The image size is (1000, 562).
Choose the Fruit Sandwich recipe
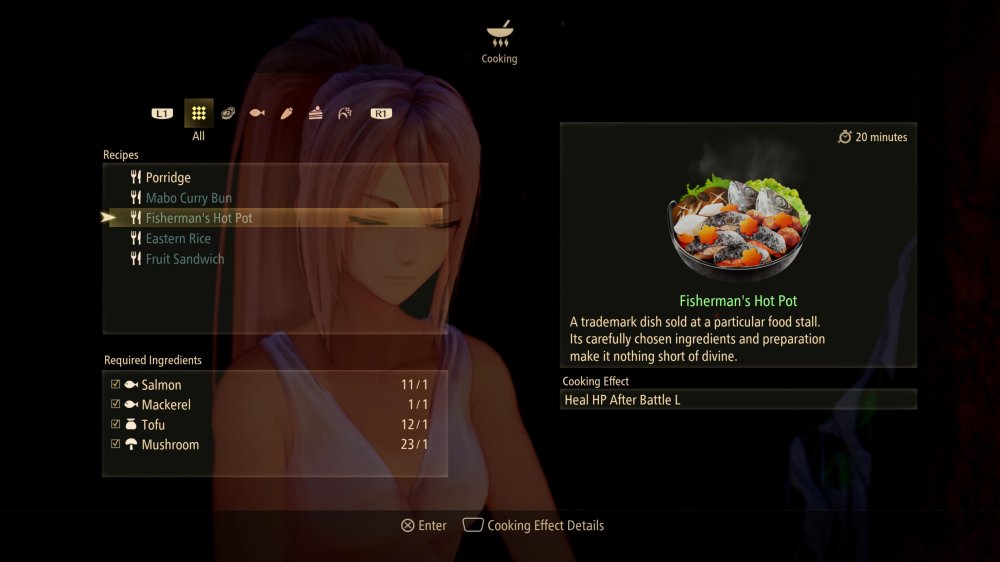click(184, 259)
